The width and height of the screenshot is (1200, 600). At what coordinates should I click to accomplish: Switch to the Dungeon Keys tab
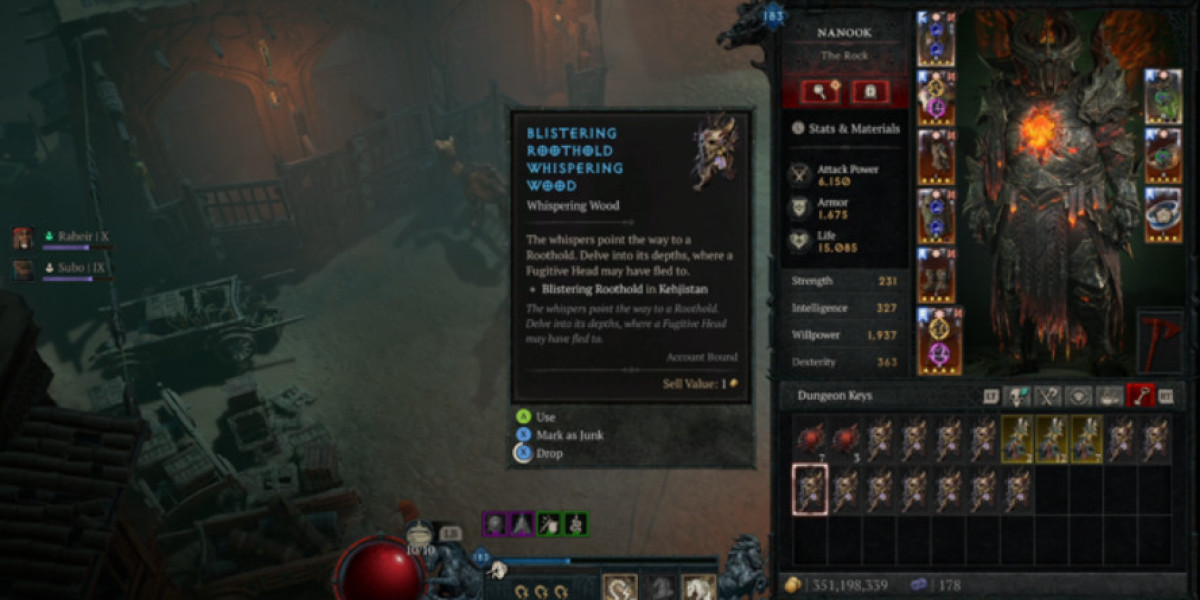pos(1139,396)
